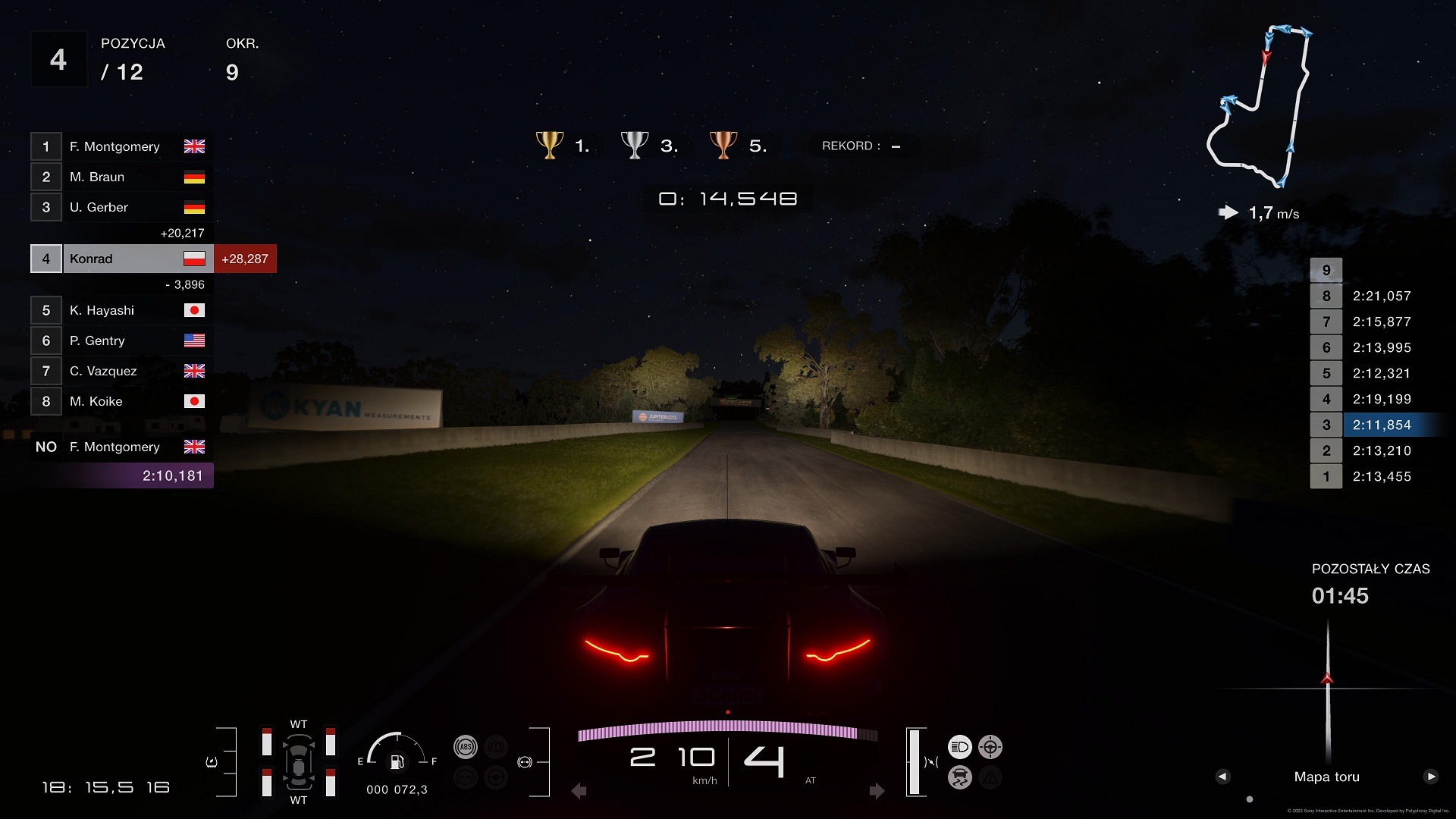Select C. Vazquez in the standings
The height and width of the screenshot is (819, 1456).
point(121,371)
